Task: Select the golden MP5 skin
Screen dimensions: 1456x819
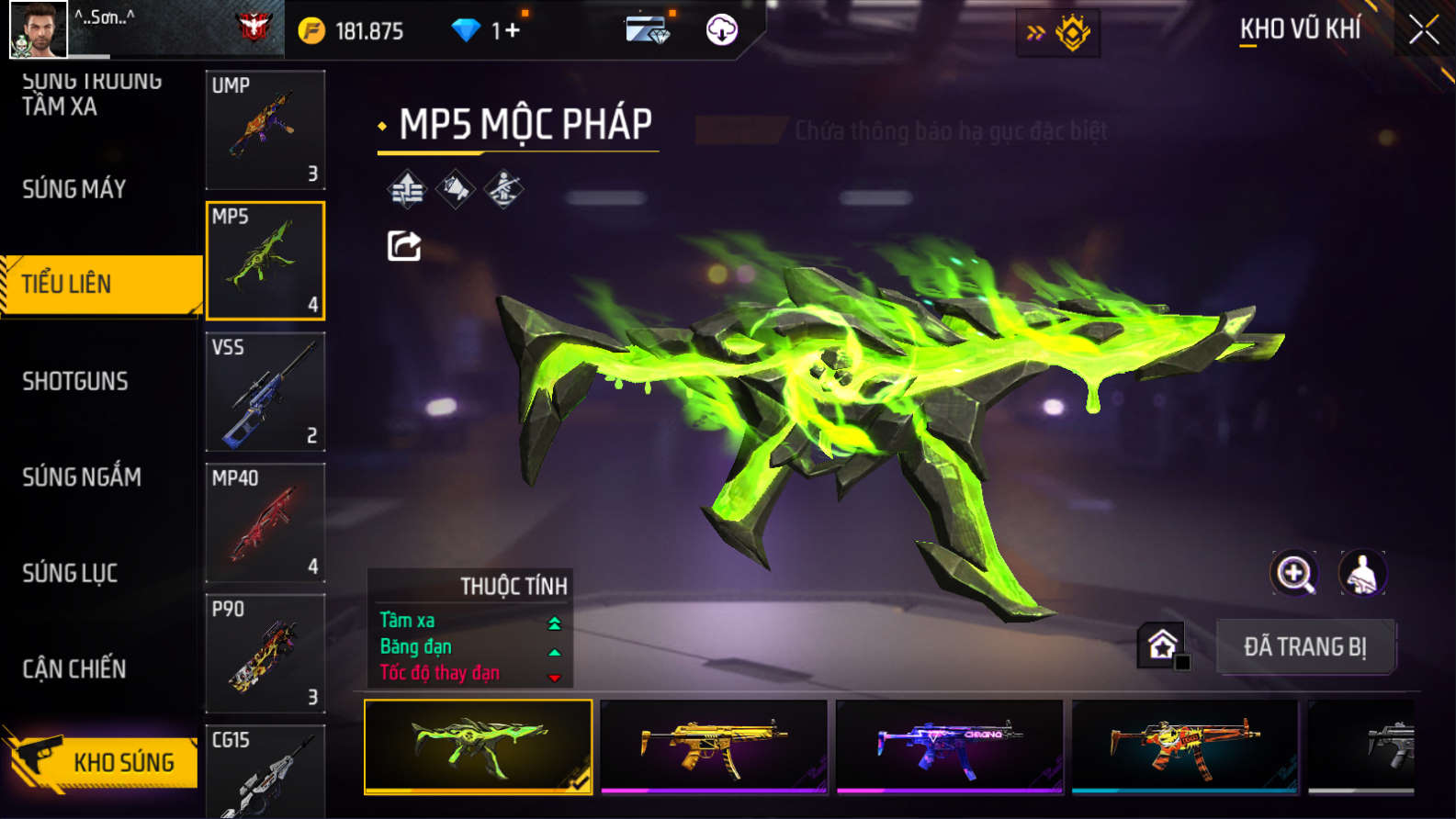Action: click(x=714, y=746)
